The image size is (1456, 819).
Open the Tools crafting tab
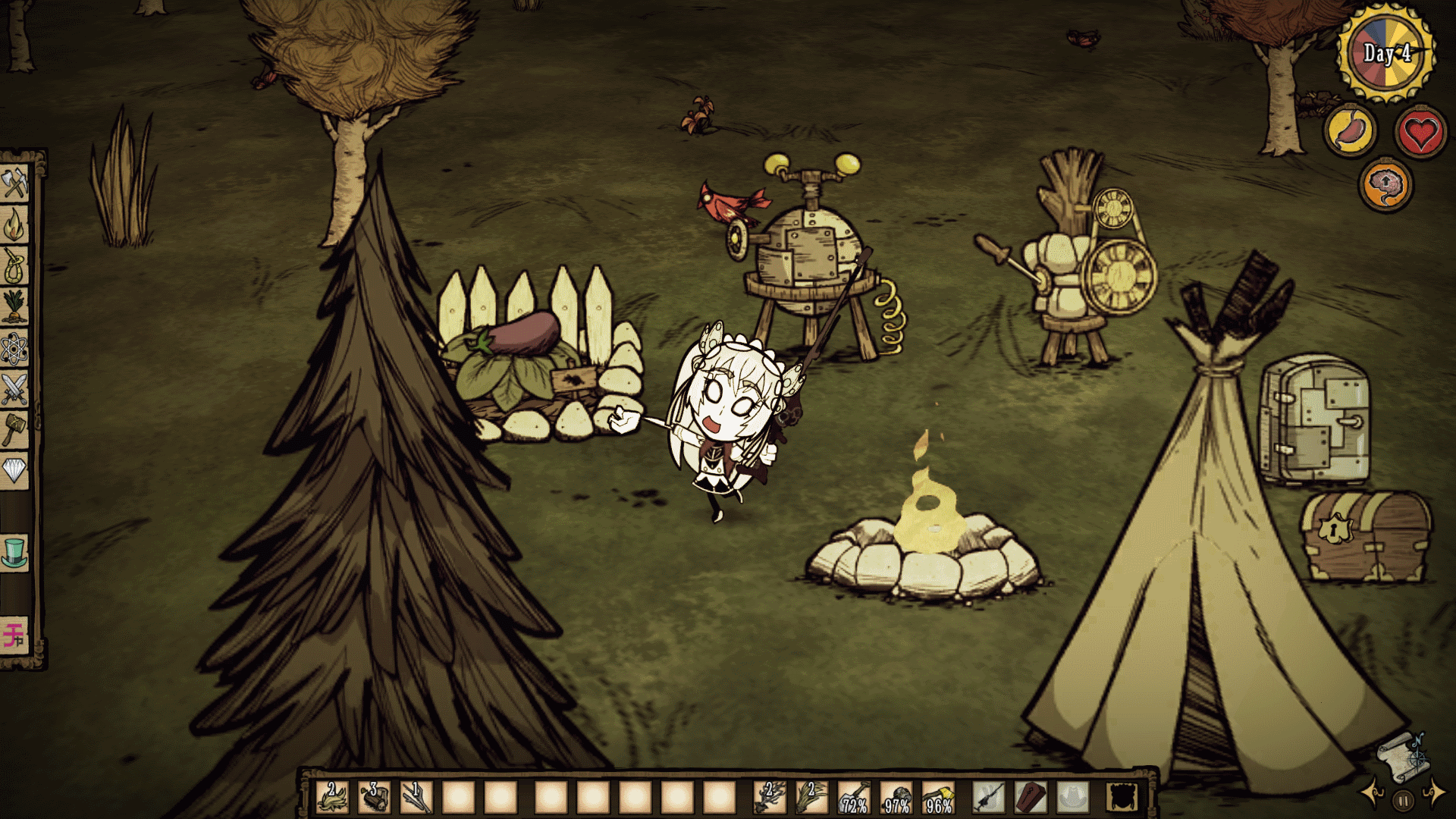pyautogui.click(x=15, y=184)
